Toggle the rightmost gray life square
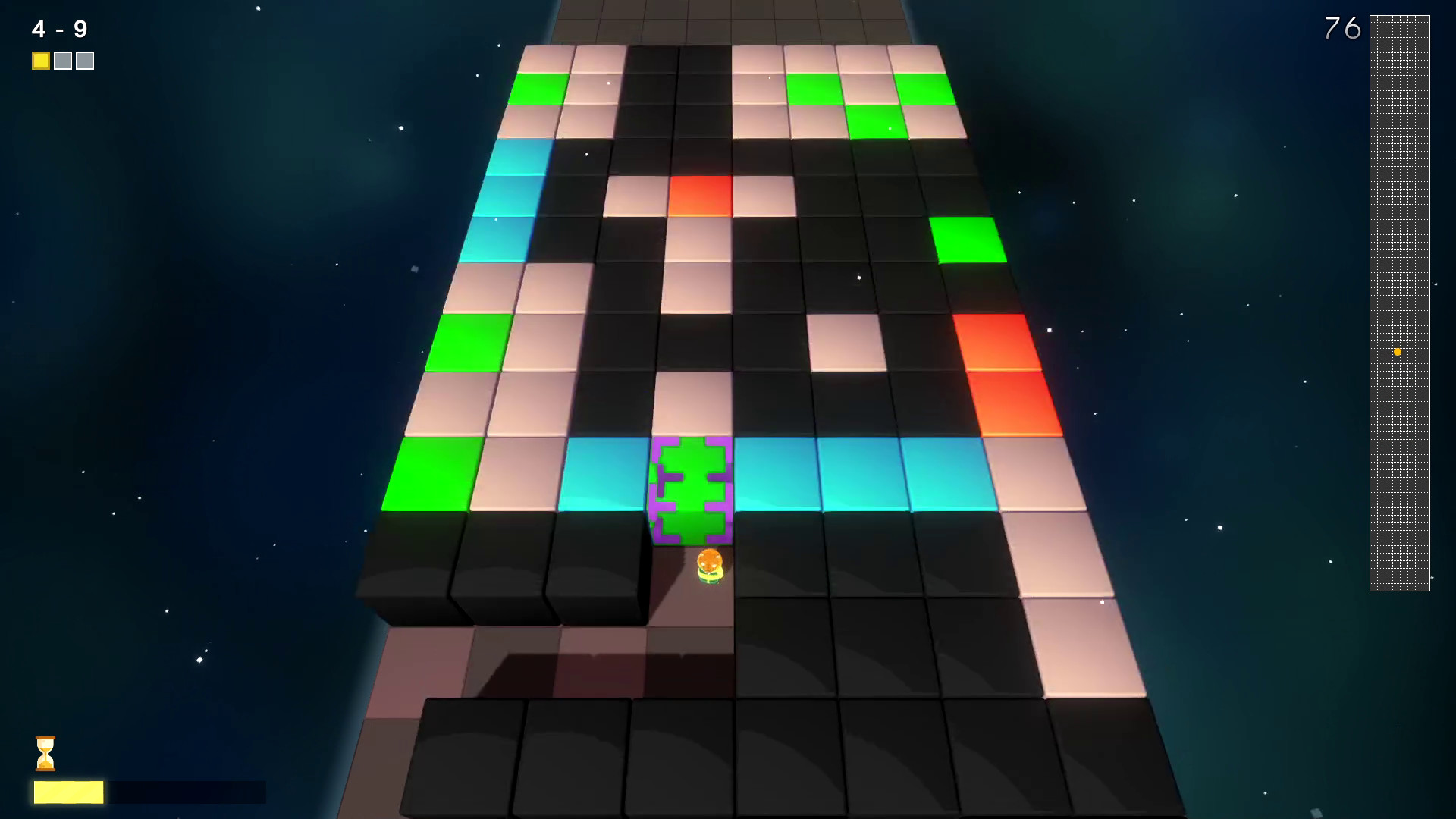 (x=86, y=60)
